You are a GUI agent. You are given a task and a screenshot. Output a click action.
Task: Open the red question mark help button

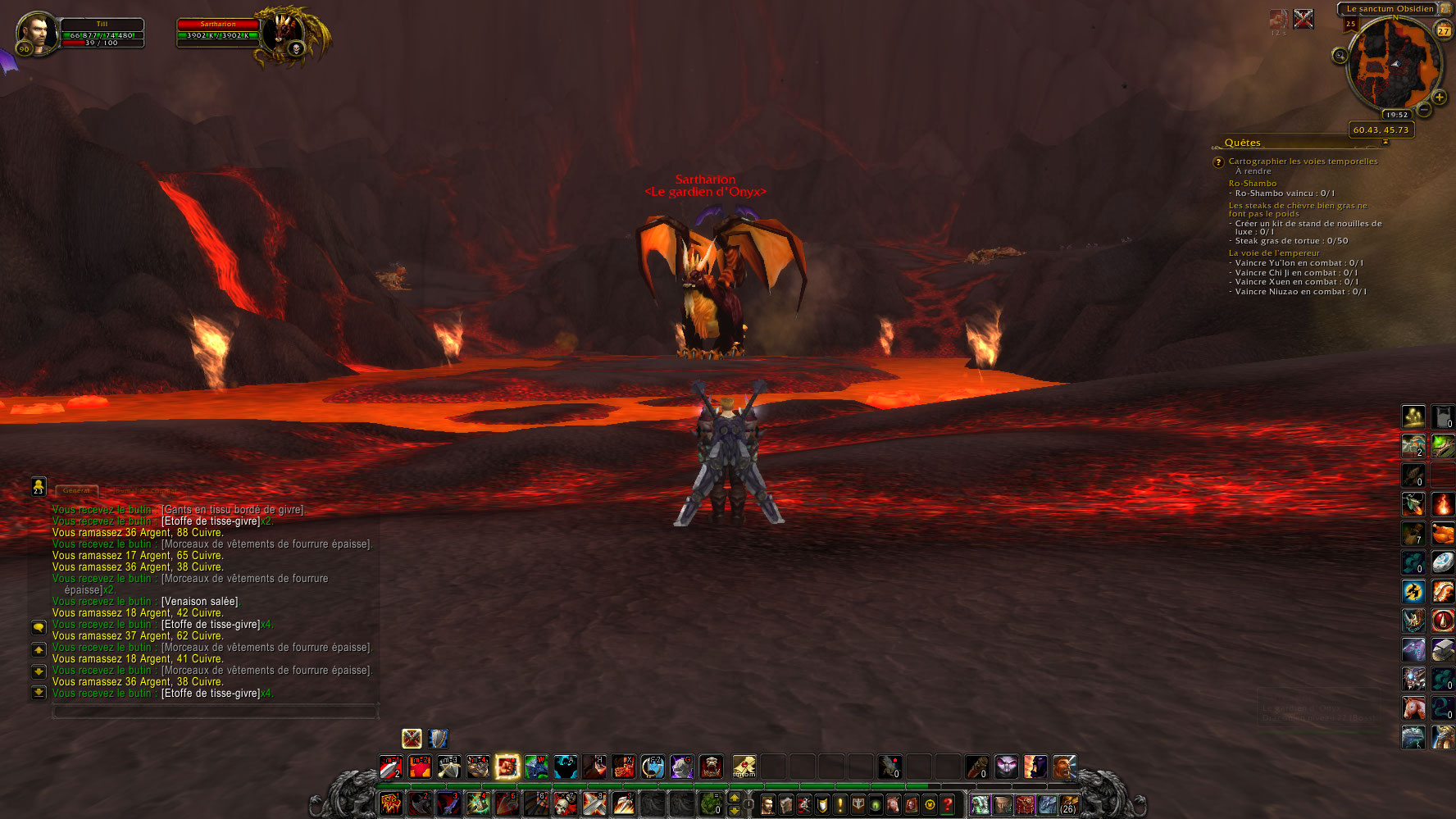tap(948, 804)
